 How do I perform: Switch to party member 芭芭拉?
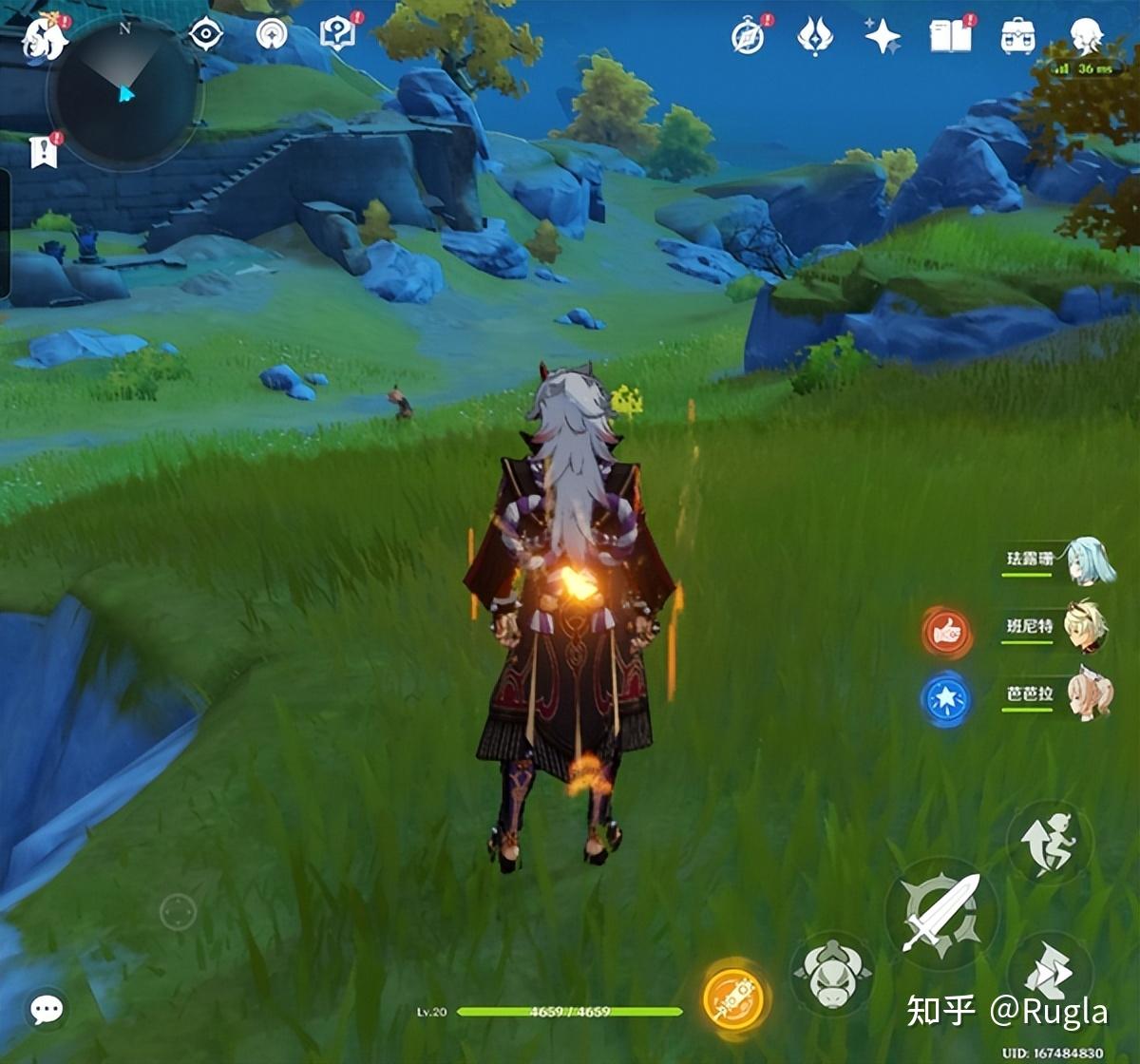click(1086, 694)
